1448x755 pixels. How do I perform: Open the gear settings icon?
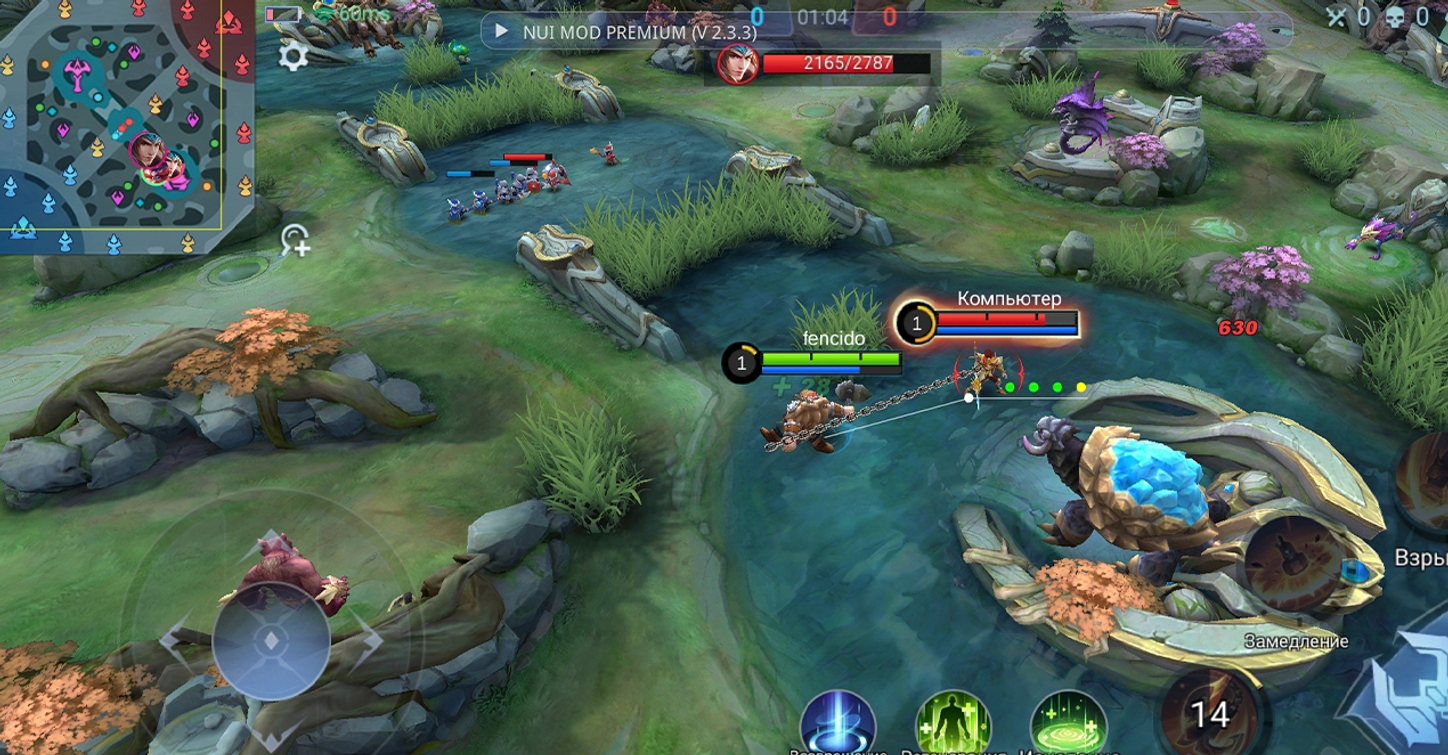292,55
